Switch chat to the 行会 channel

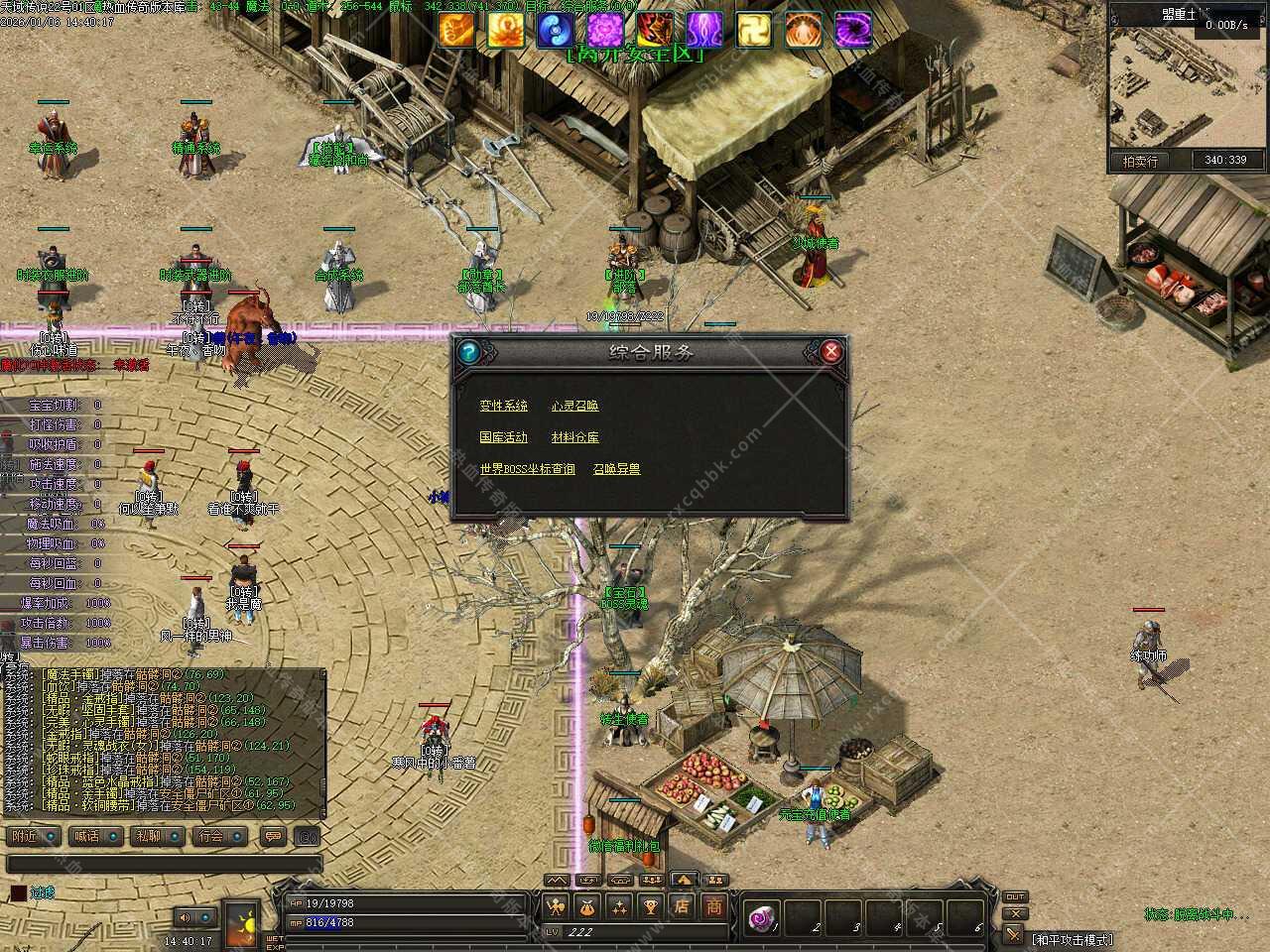[220, 836]
